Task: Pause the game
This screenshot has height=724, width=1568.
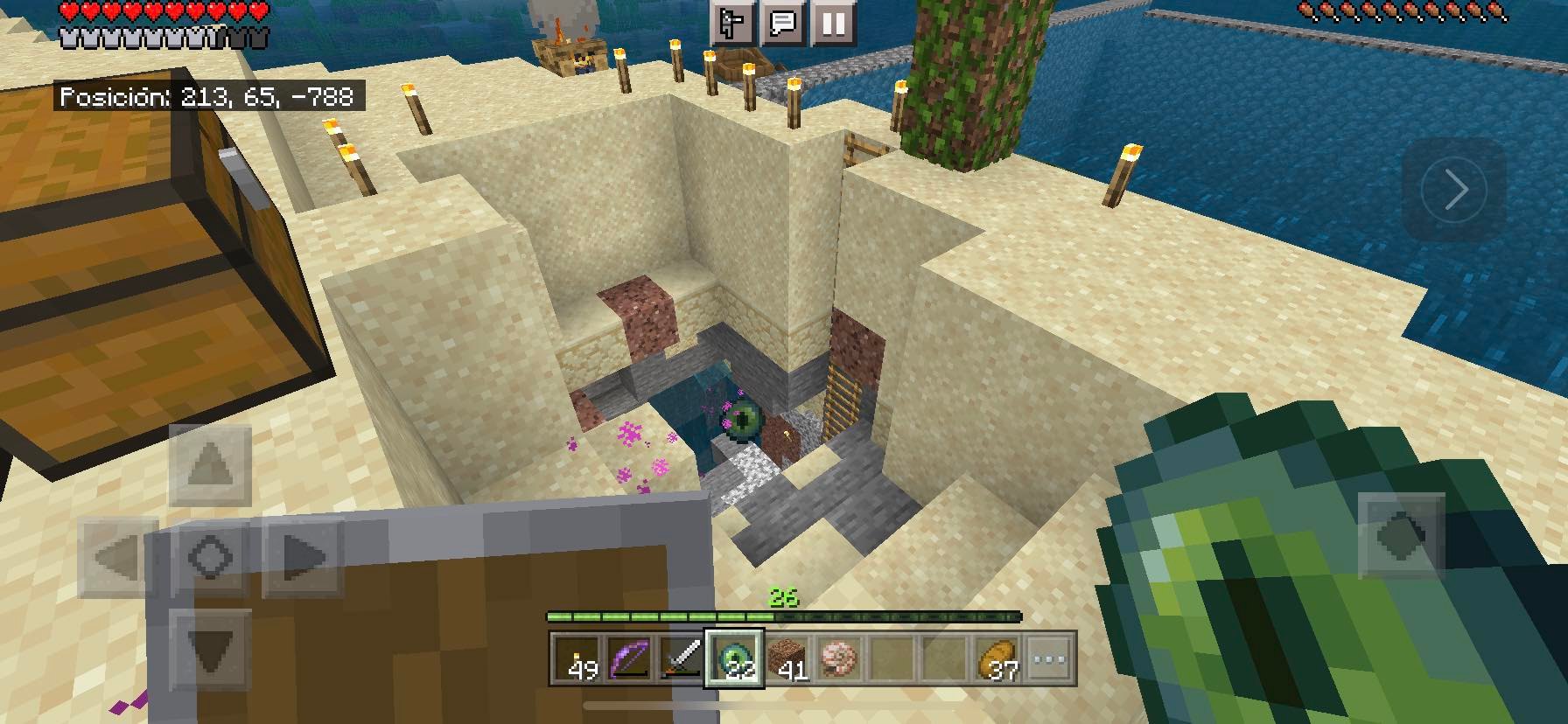Action: 833,23
